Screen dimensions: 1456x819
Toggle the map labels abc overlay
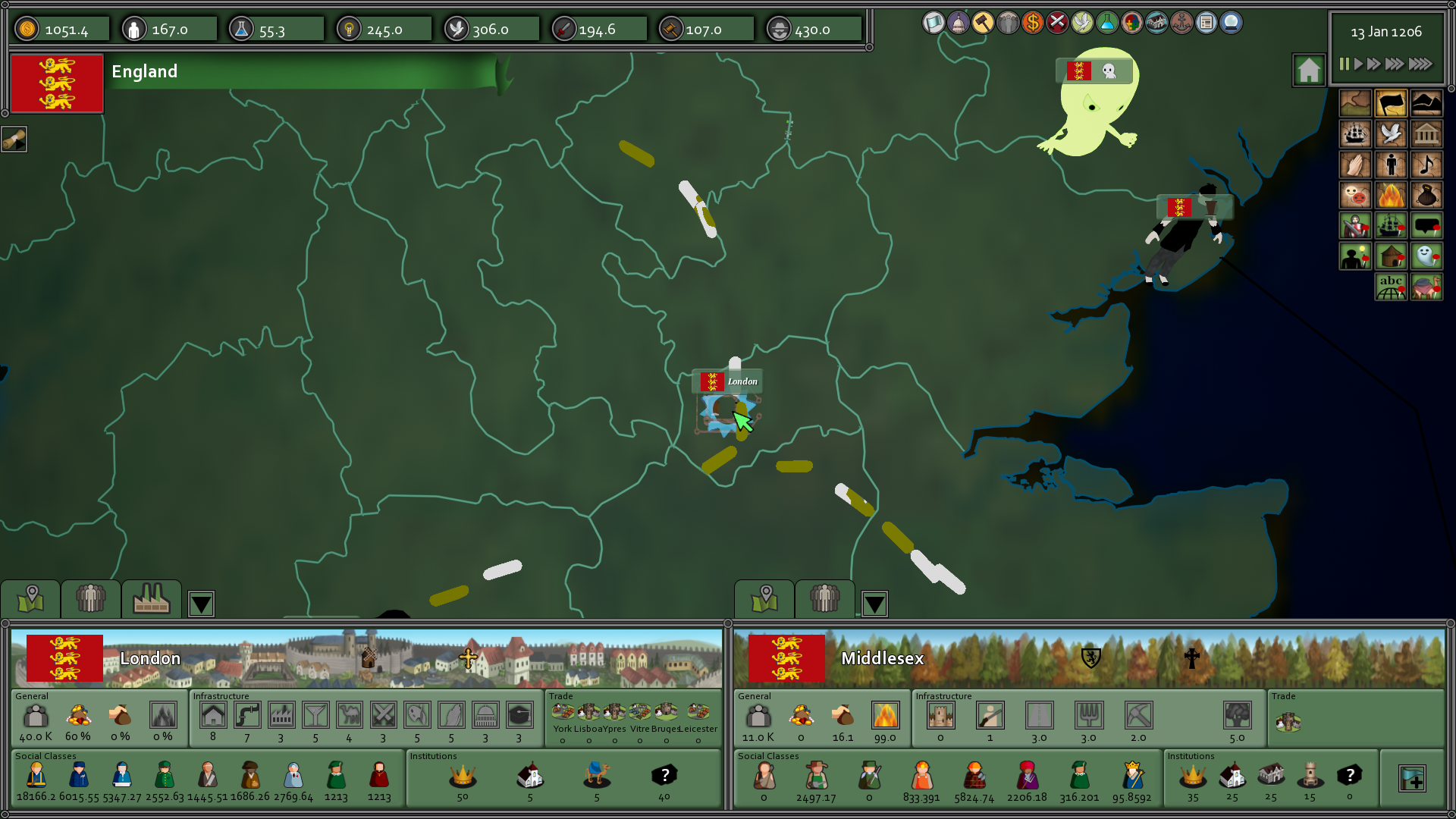[1392, 285]
